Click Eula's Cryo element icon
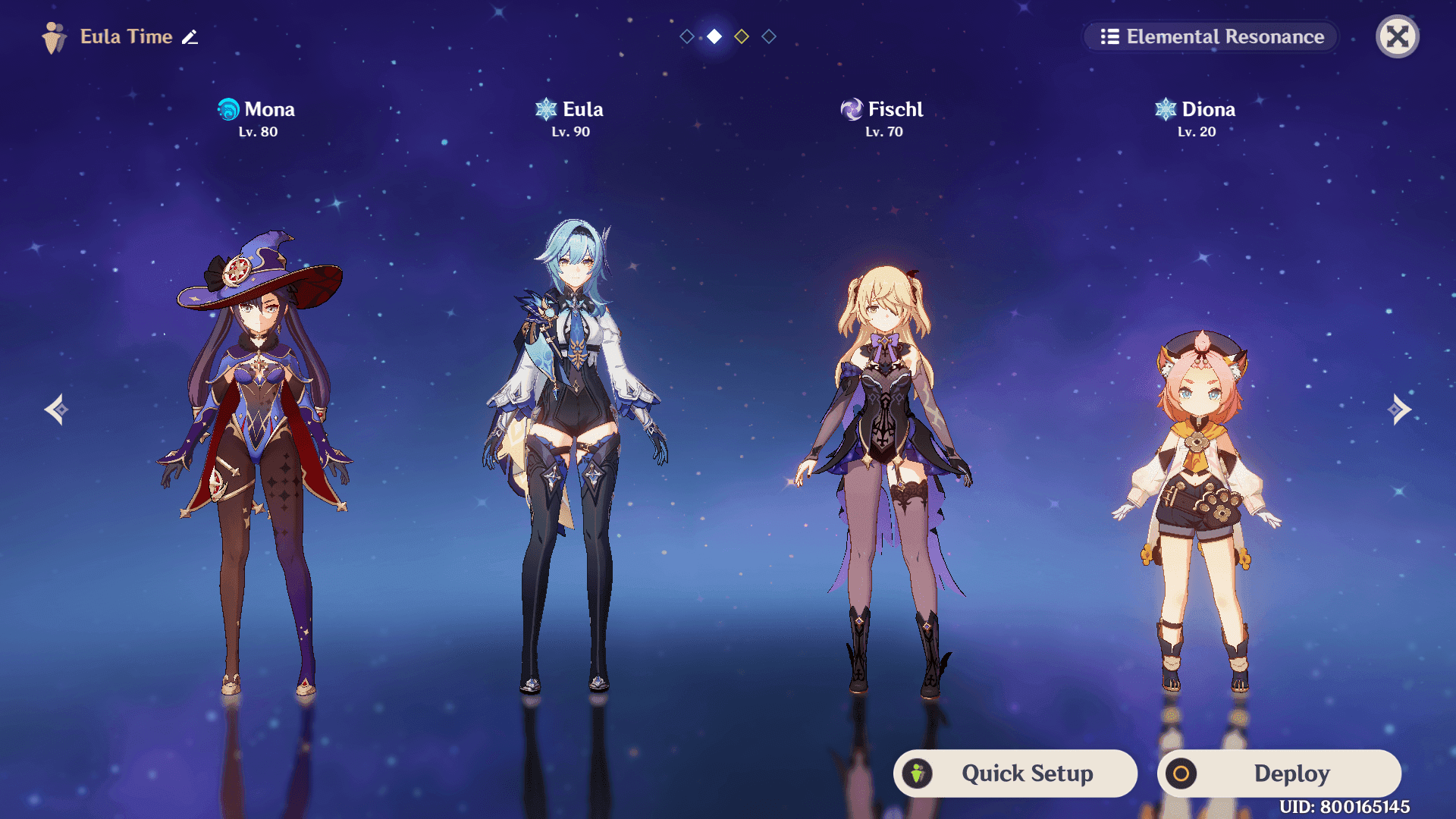The height and width of the screenshot is (819, 1456). (x=545, y=108)
